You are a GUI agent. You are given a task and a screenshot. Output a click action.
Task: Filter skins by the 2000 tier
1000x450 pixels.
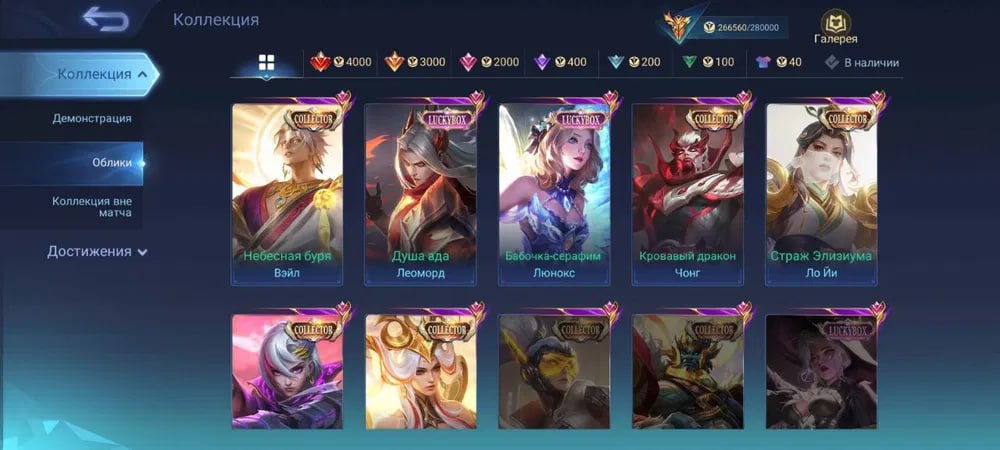(489, 62)
